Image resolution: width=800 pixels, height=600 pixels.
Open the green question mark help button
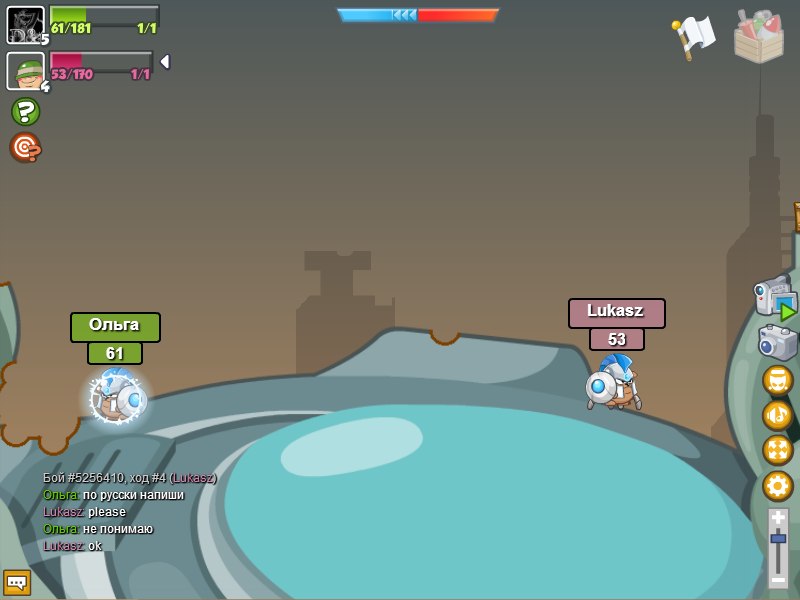pos(25,111)
